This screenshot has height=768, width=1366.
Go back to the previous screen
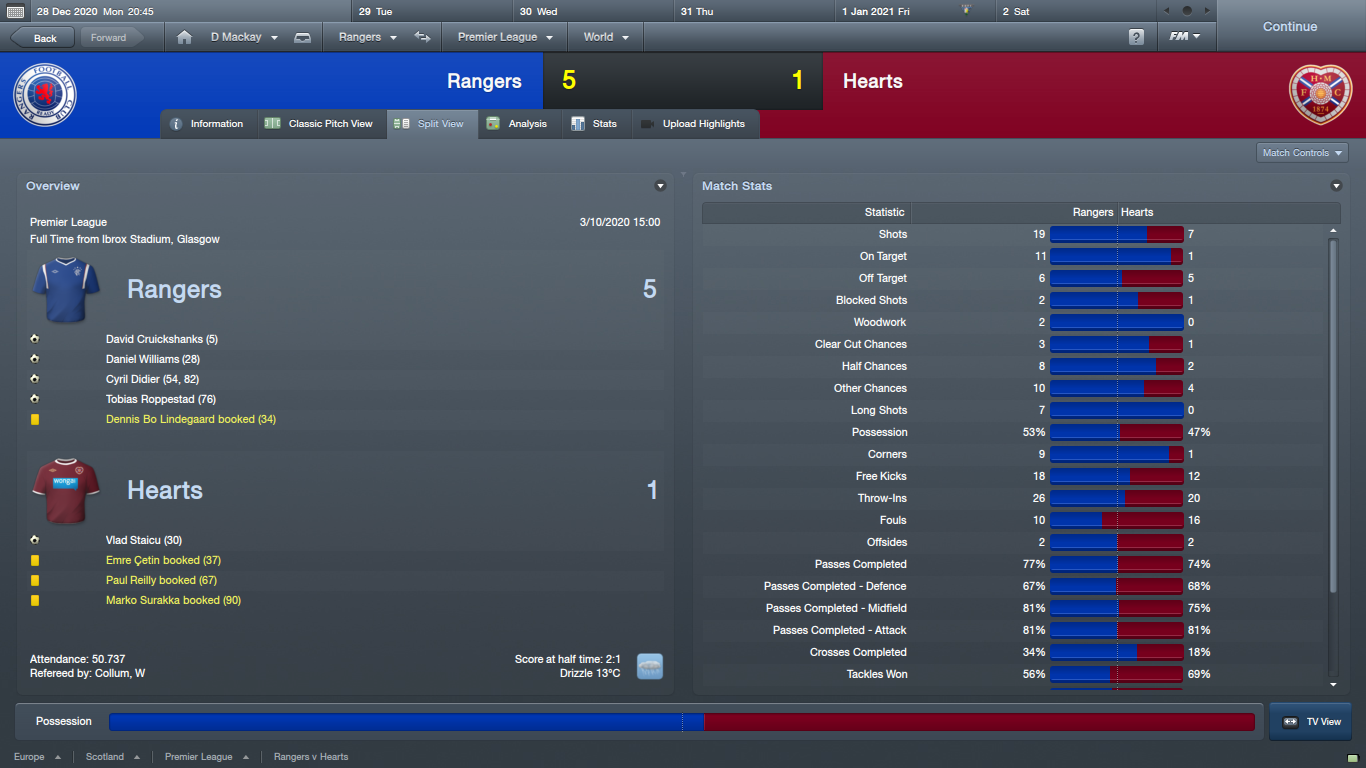pyautogui.click(x=42, y=38)
